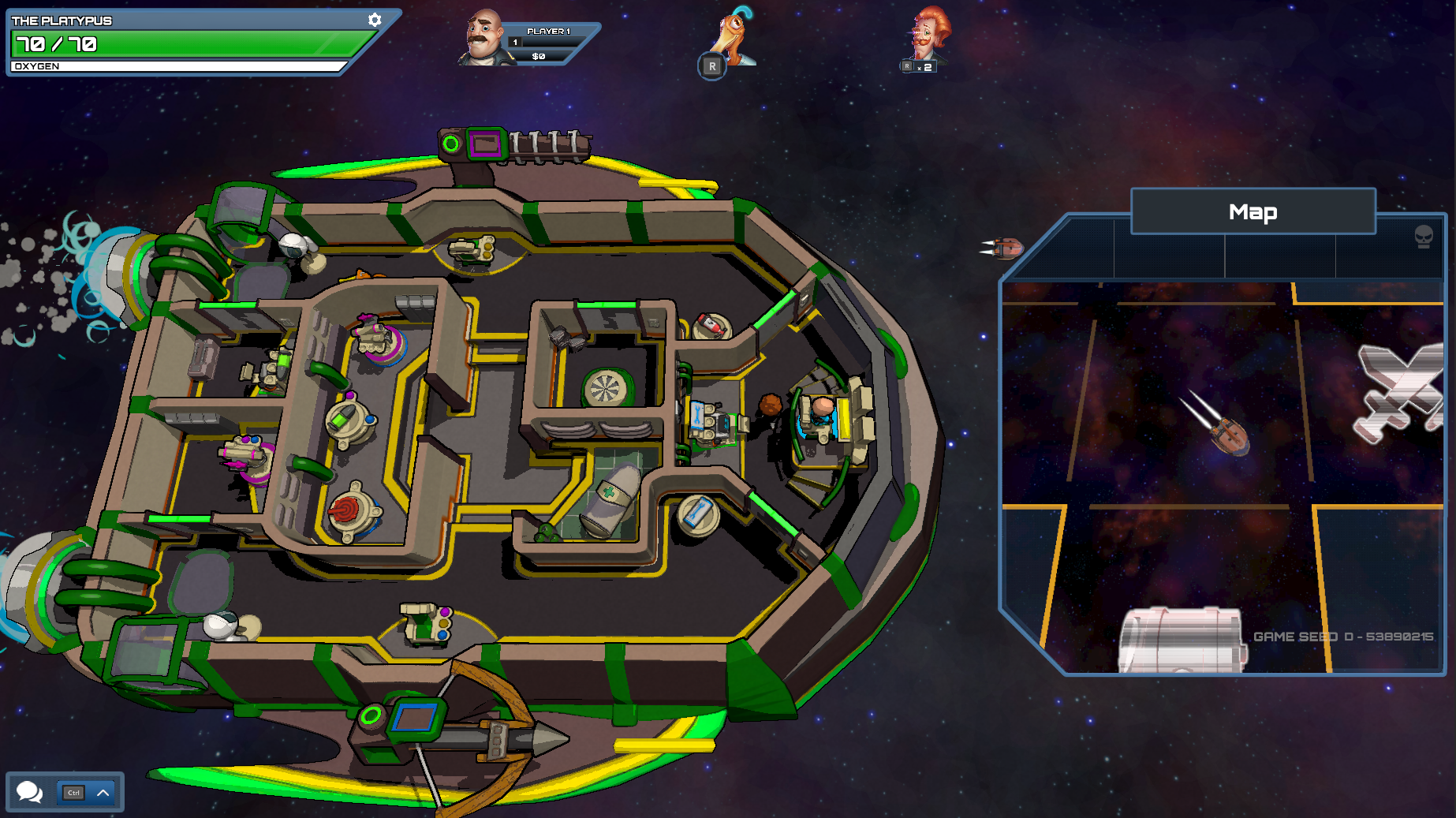Select the red-haired crew member portrait
The width and height of the screenshot is (1456, 818).
(928, 35)
